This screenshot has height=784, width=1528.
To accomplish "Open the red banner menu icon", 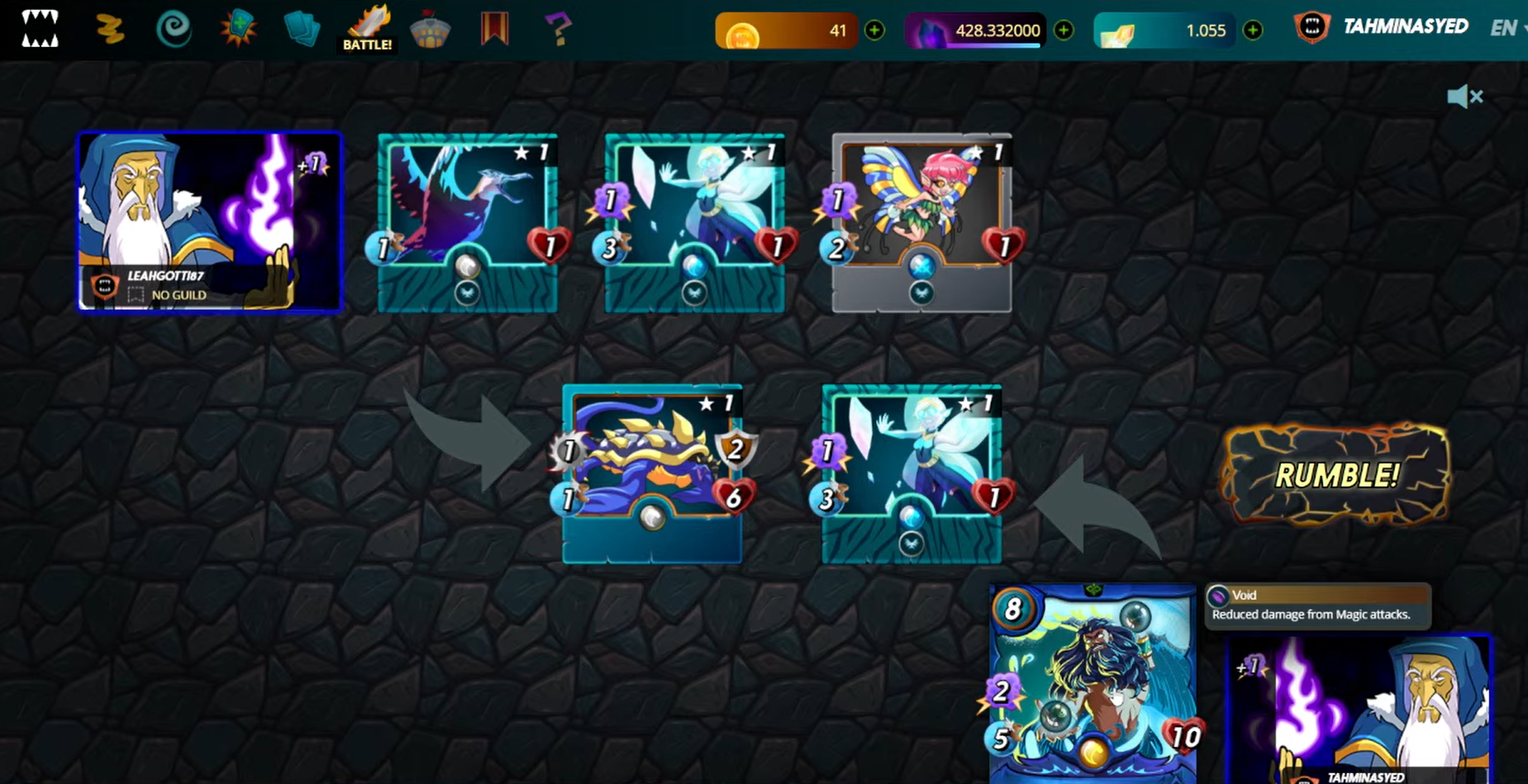I will pos(494,29).
